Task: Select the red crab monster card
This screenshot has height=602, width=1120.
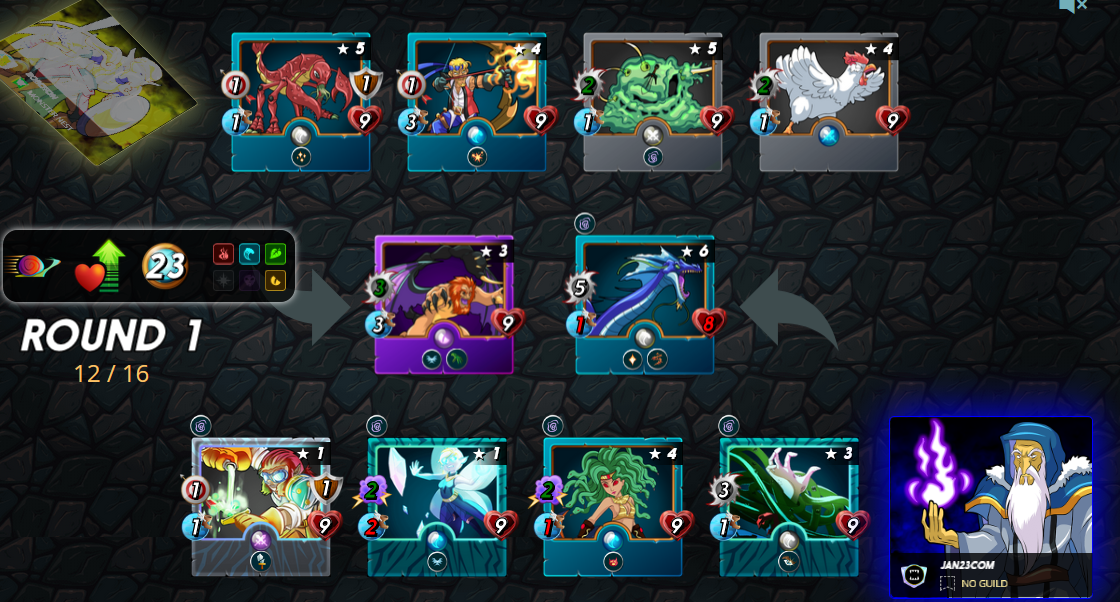Action: 300,100
